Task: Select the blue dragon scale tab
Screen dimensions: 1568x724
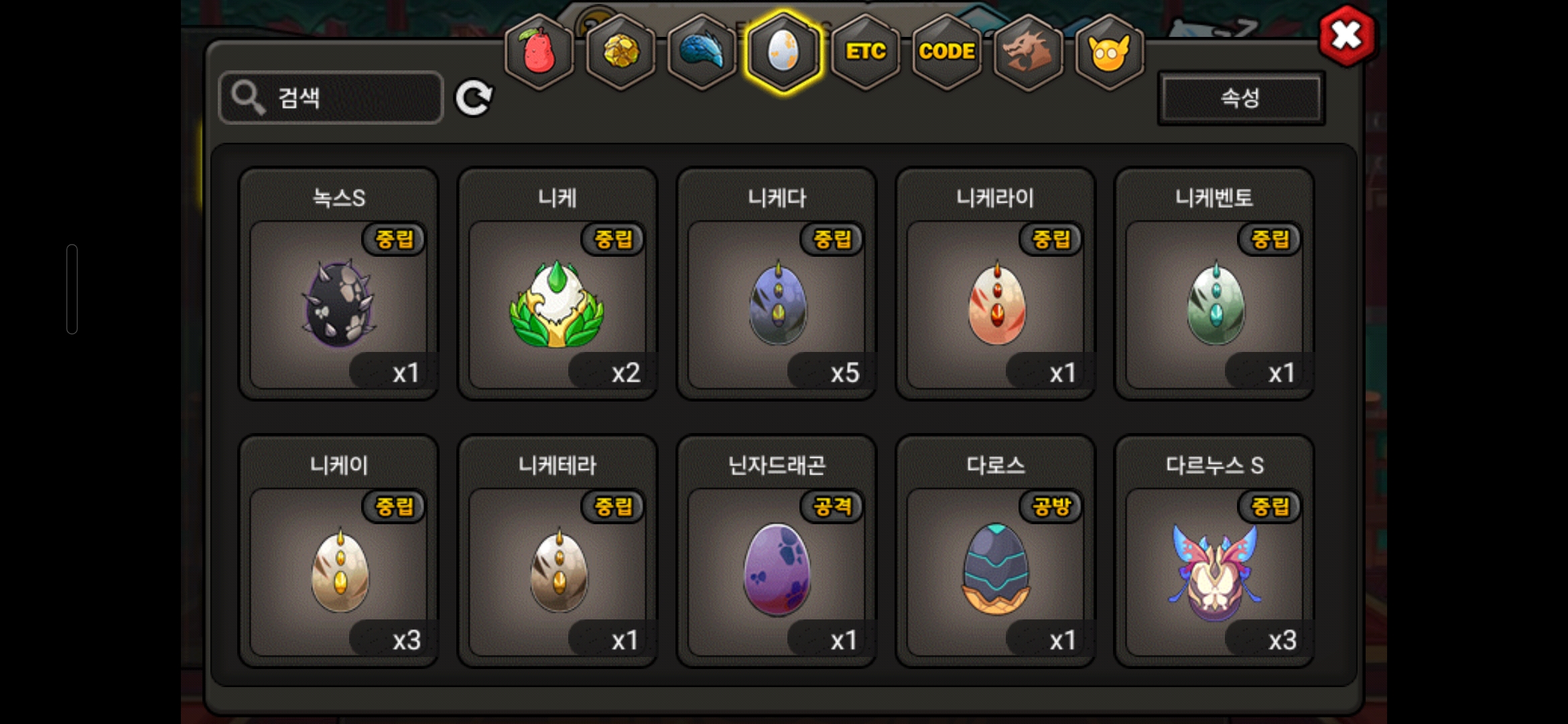Action: coord(702,52)
